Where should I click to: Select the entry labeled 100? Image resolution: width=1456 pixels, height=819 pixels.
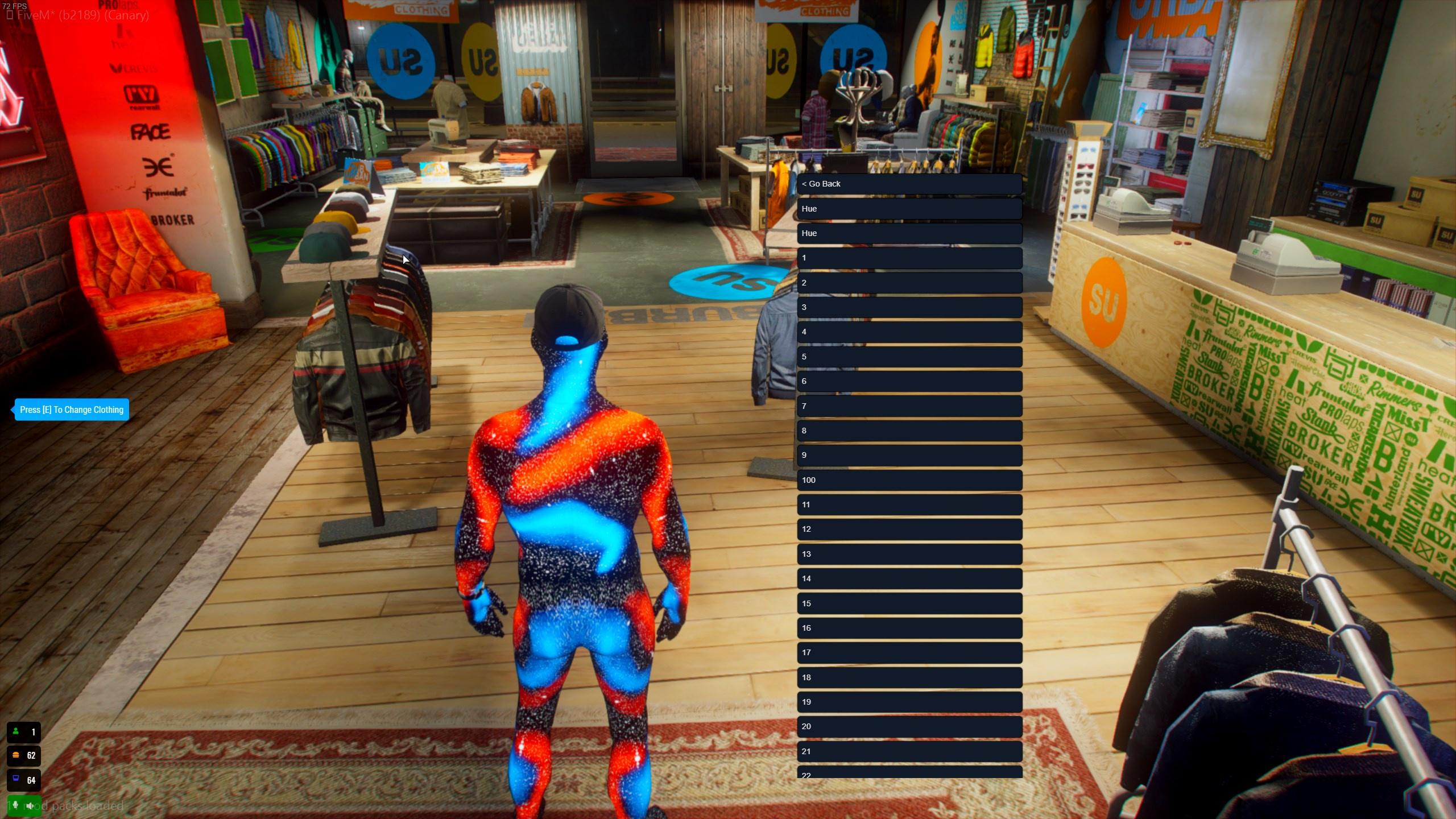909,480
